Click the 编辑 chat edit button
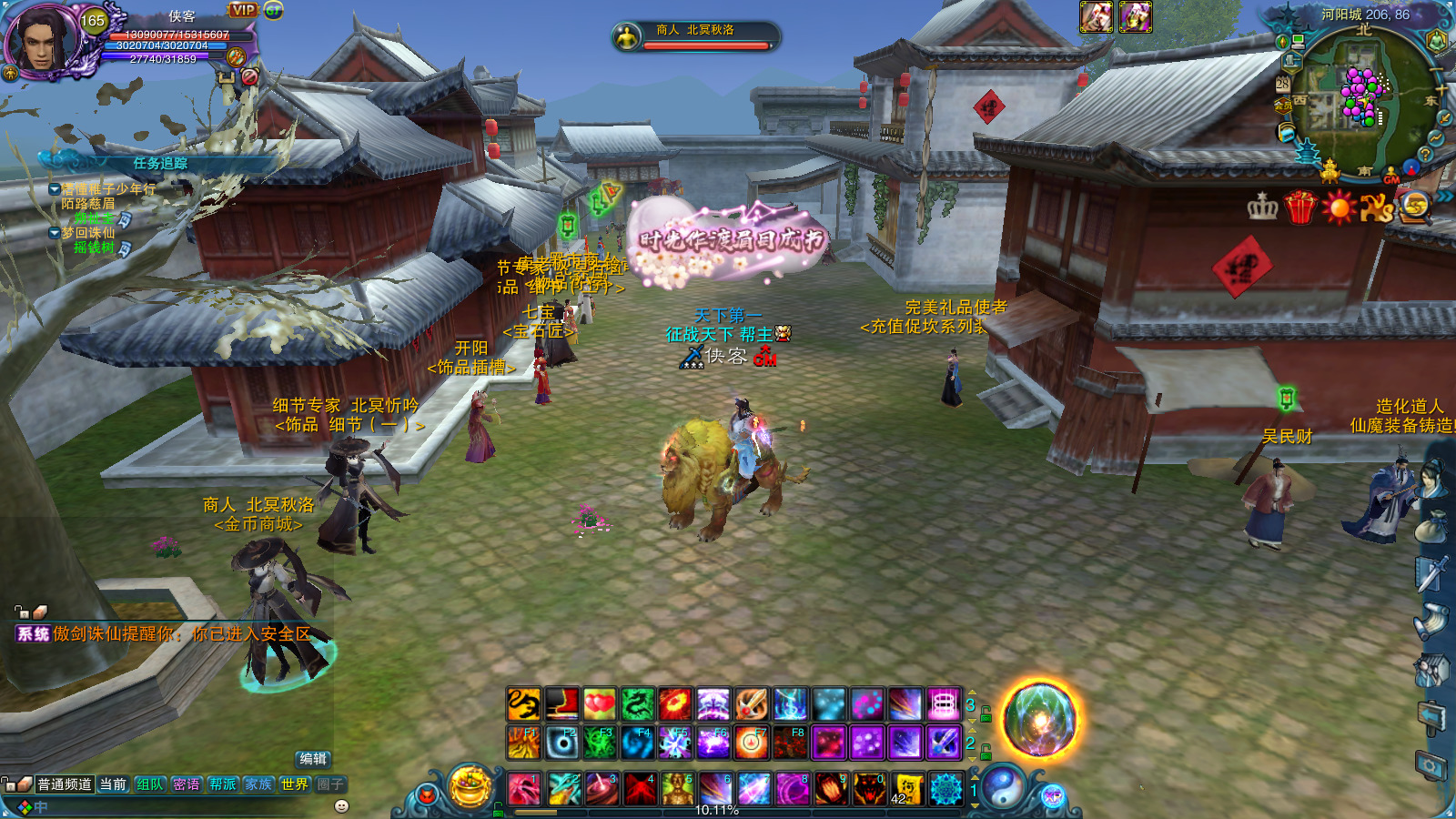Viewport: 1456px width, 819px height. 313,759
